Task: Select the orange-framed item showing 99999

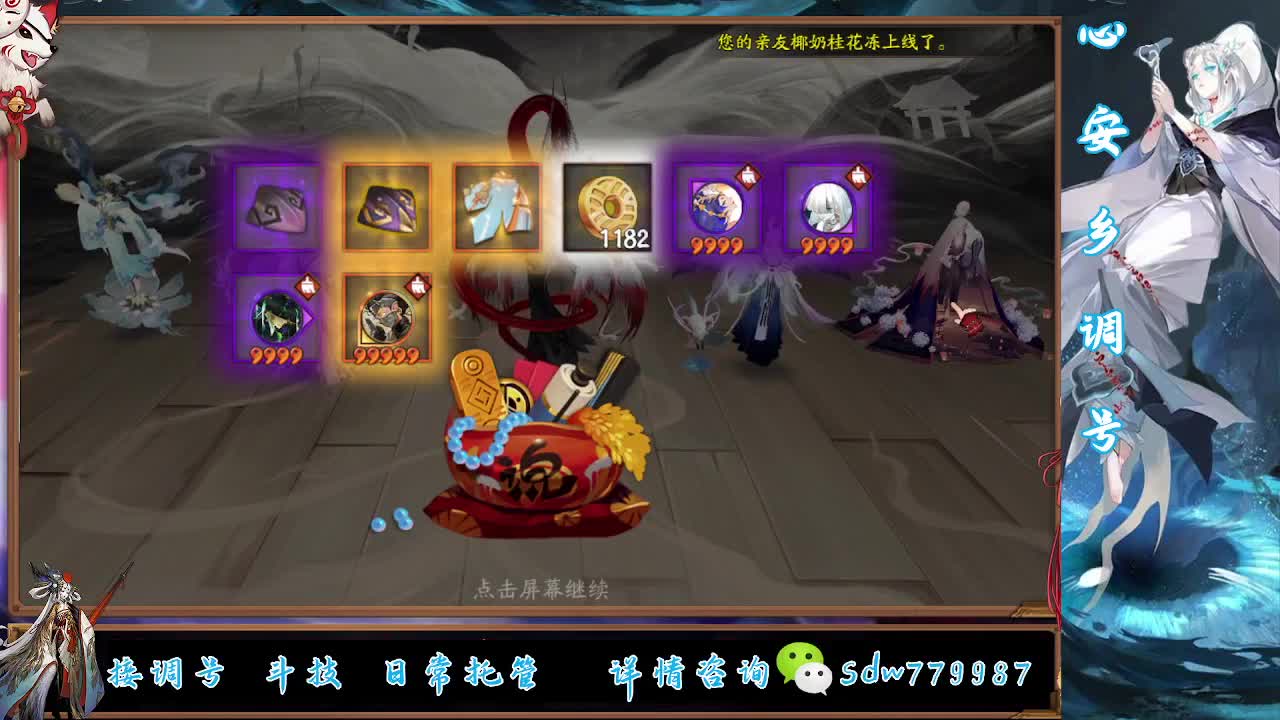Action: point(387,320)
